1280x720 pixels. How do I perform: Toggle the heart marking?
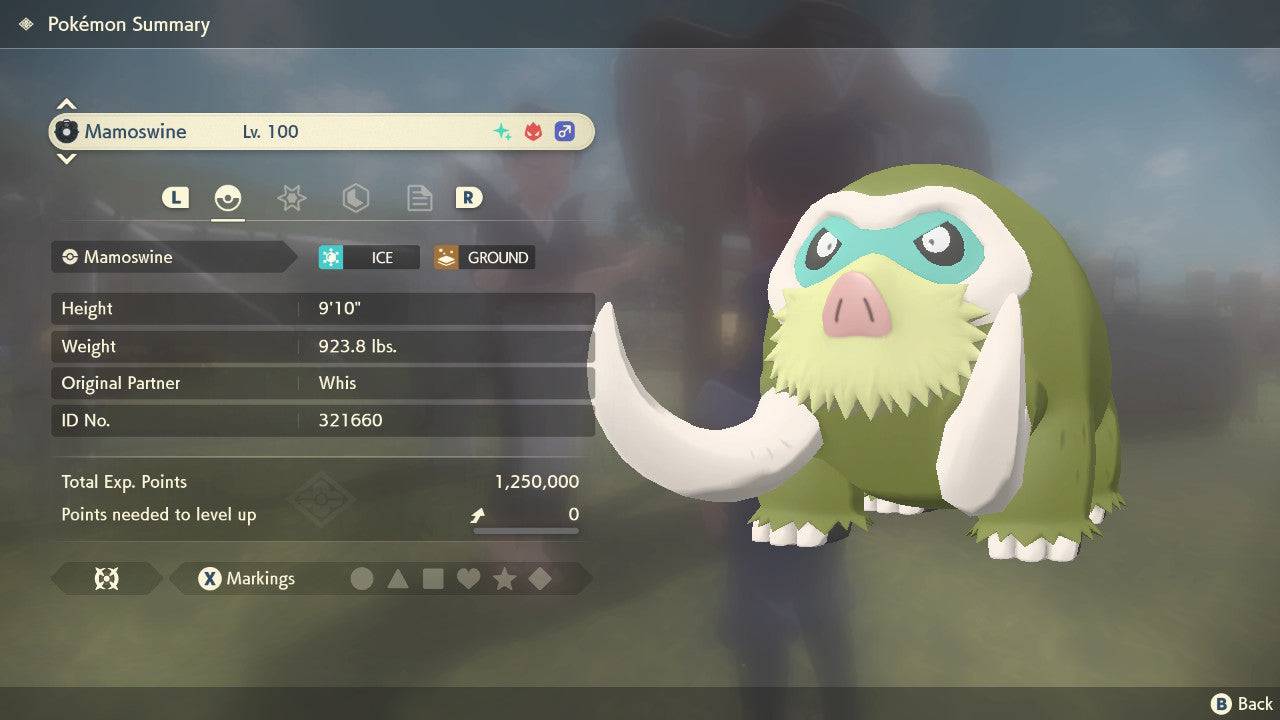click(468, 578)
